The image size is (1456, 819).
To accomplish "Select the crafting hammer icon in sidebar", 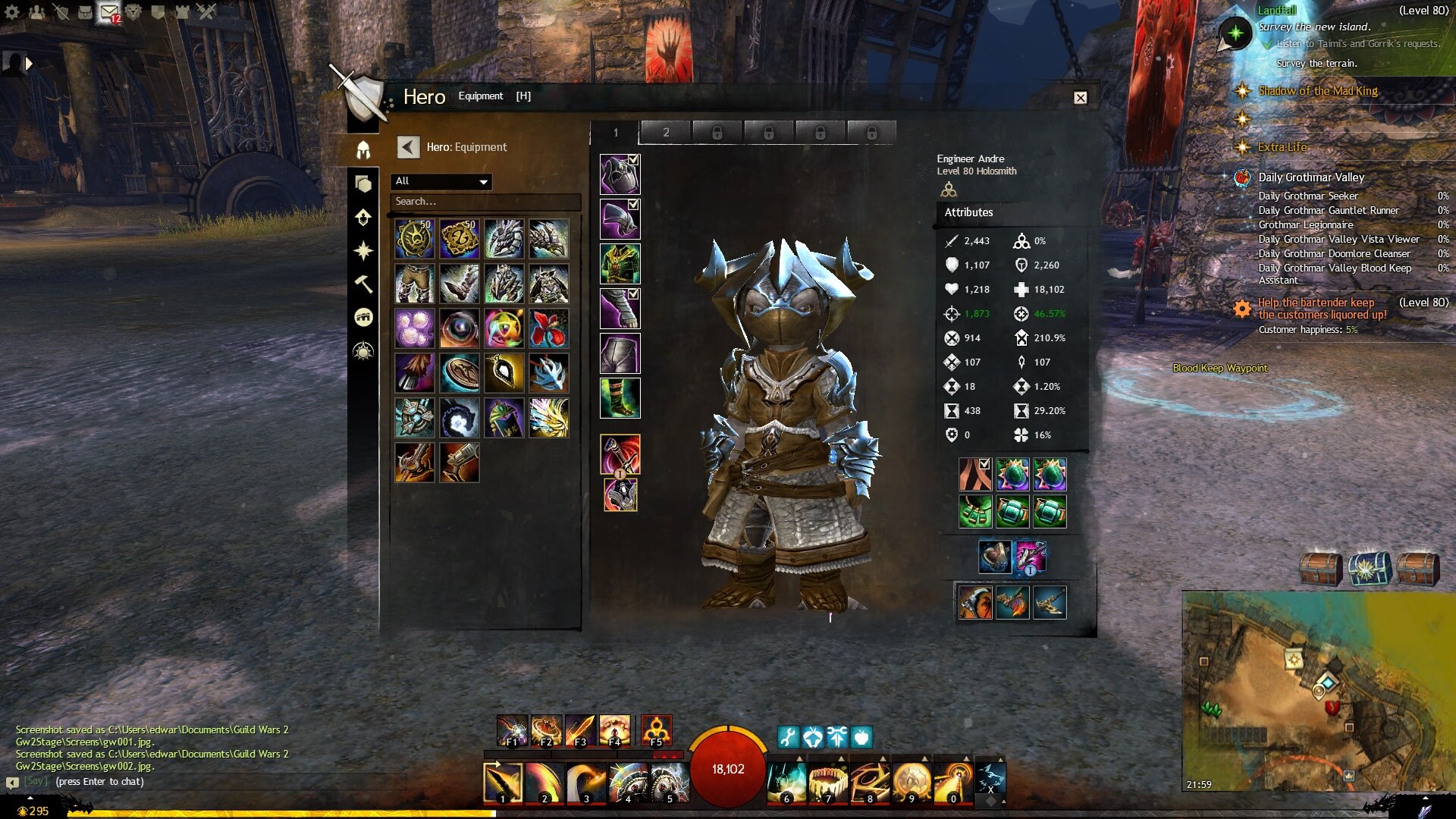I will click(364, 284).
